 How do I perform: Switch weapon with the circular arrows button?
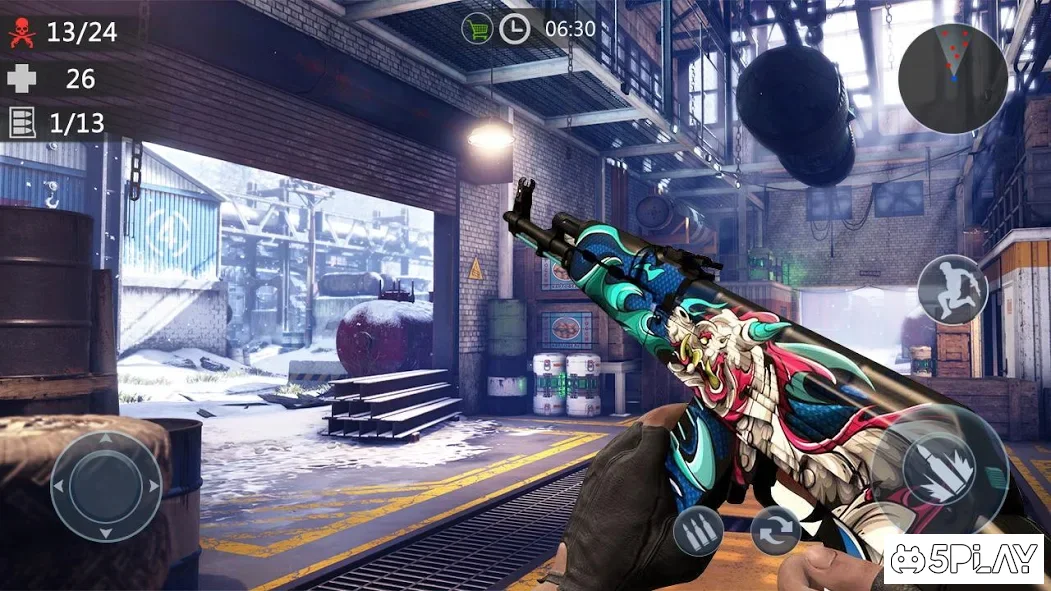click(776, 530)
